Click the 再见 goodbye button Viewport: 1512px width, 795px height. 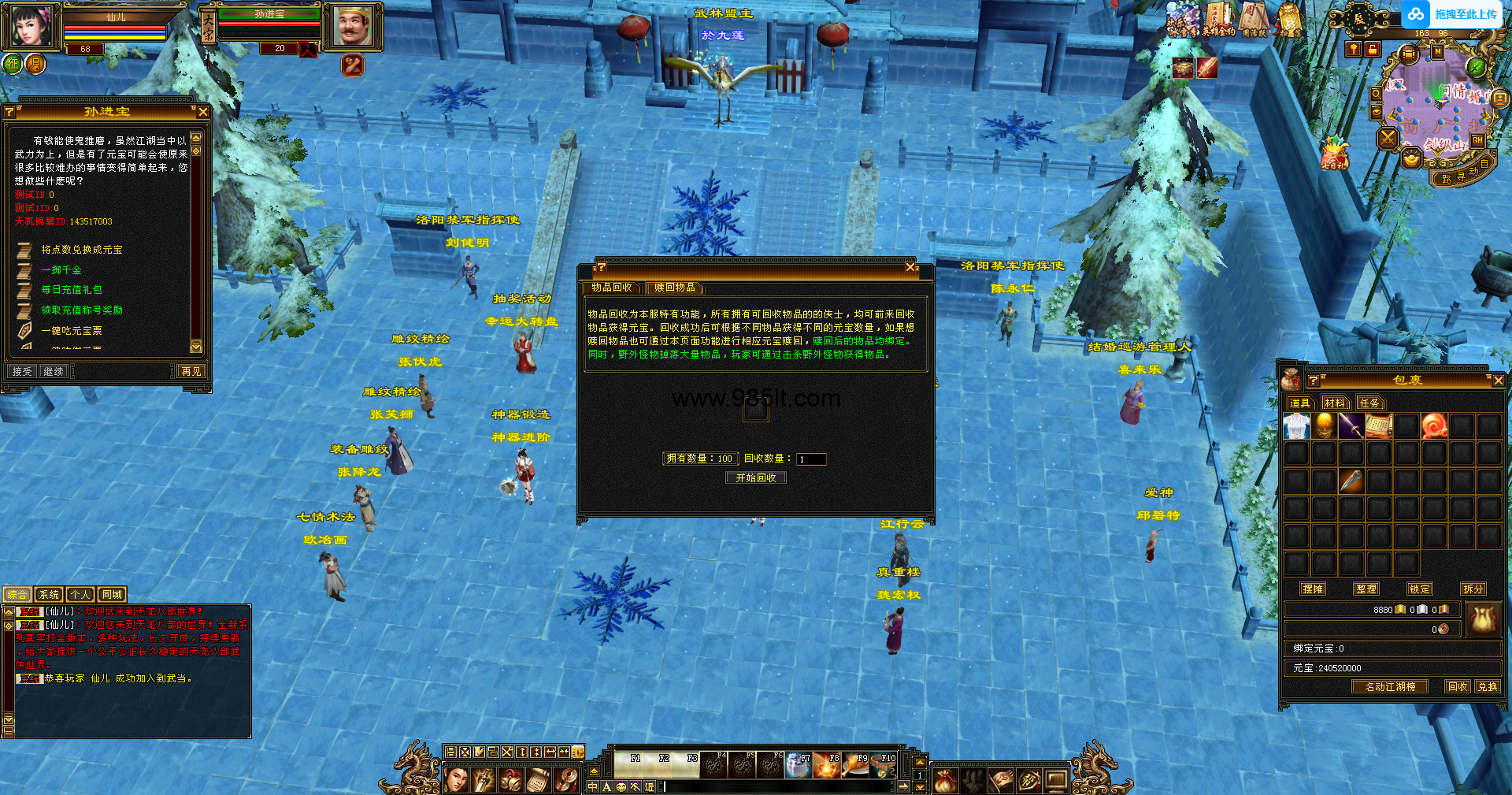pos(191,371)
